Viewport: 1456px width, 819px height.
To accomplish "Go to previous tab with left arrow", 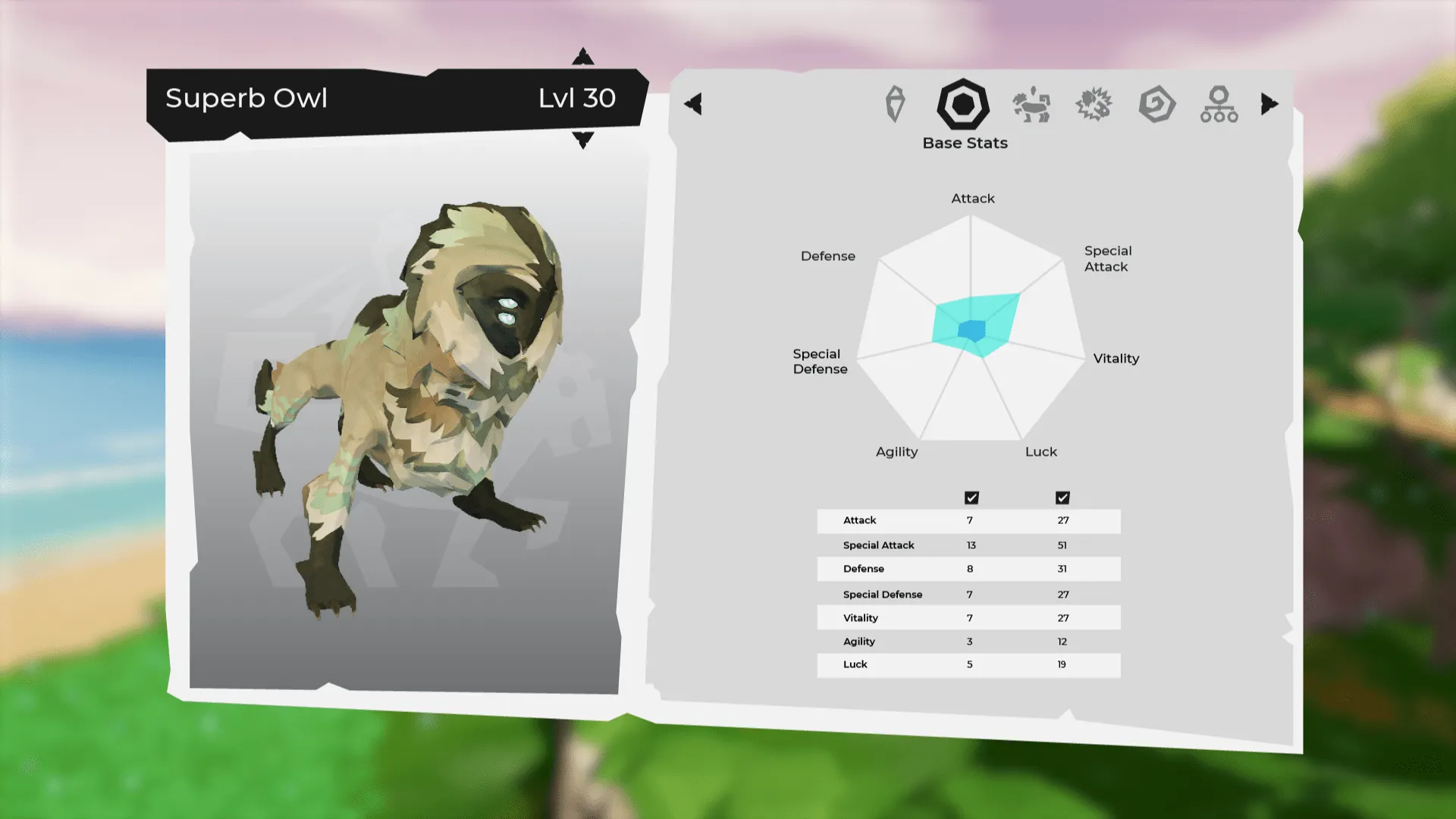I will point(693,104).
